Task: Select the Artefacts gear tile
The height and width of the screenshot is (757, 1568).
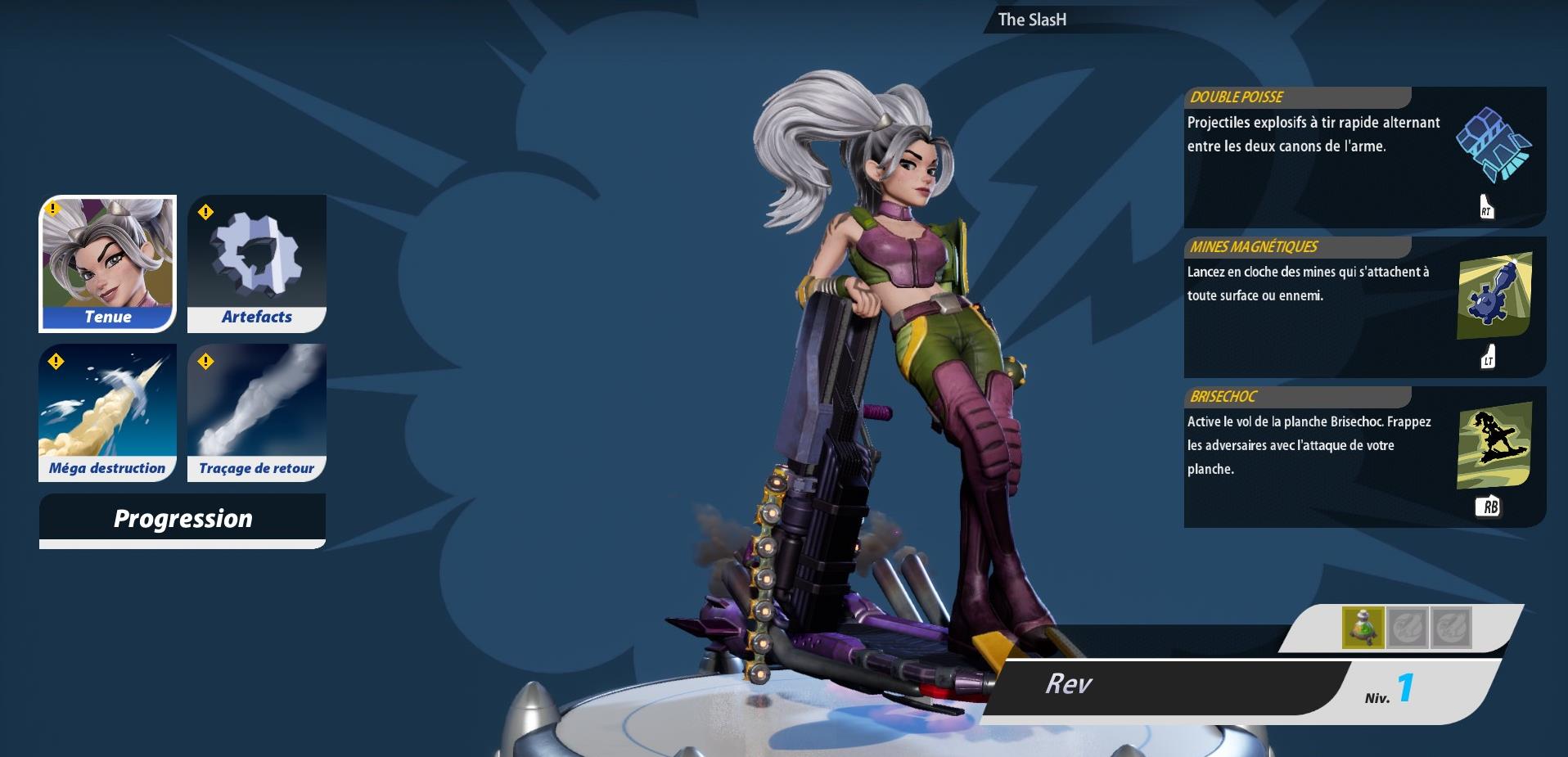Action: pyautogui.click(x=257, y=264)
